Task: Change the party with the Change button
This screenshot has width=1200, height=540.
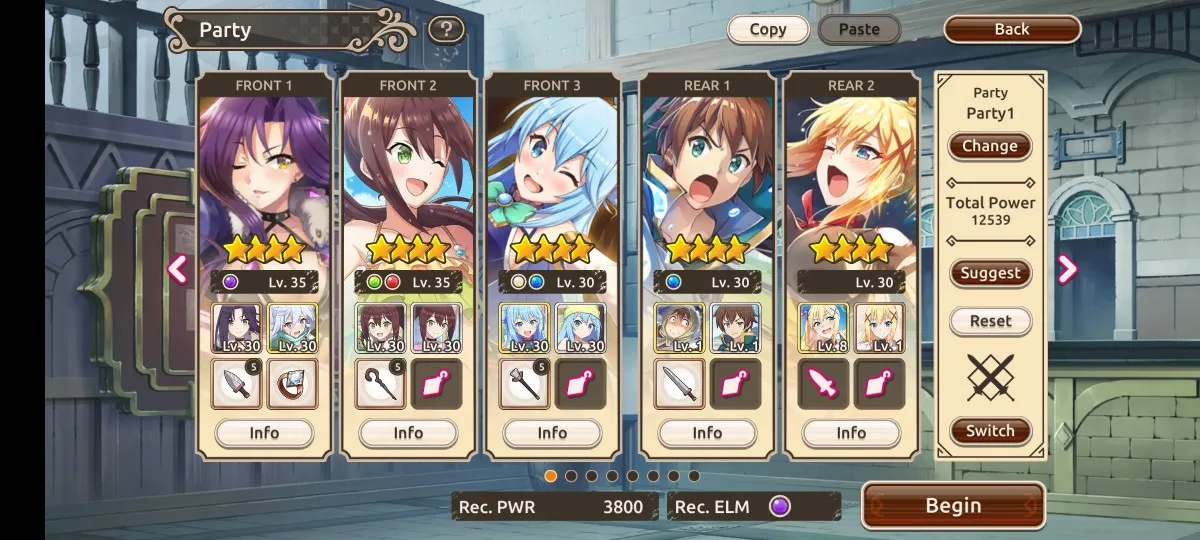Action: click(x=989, y=146)
